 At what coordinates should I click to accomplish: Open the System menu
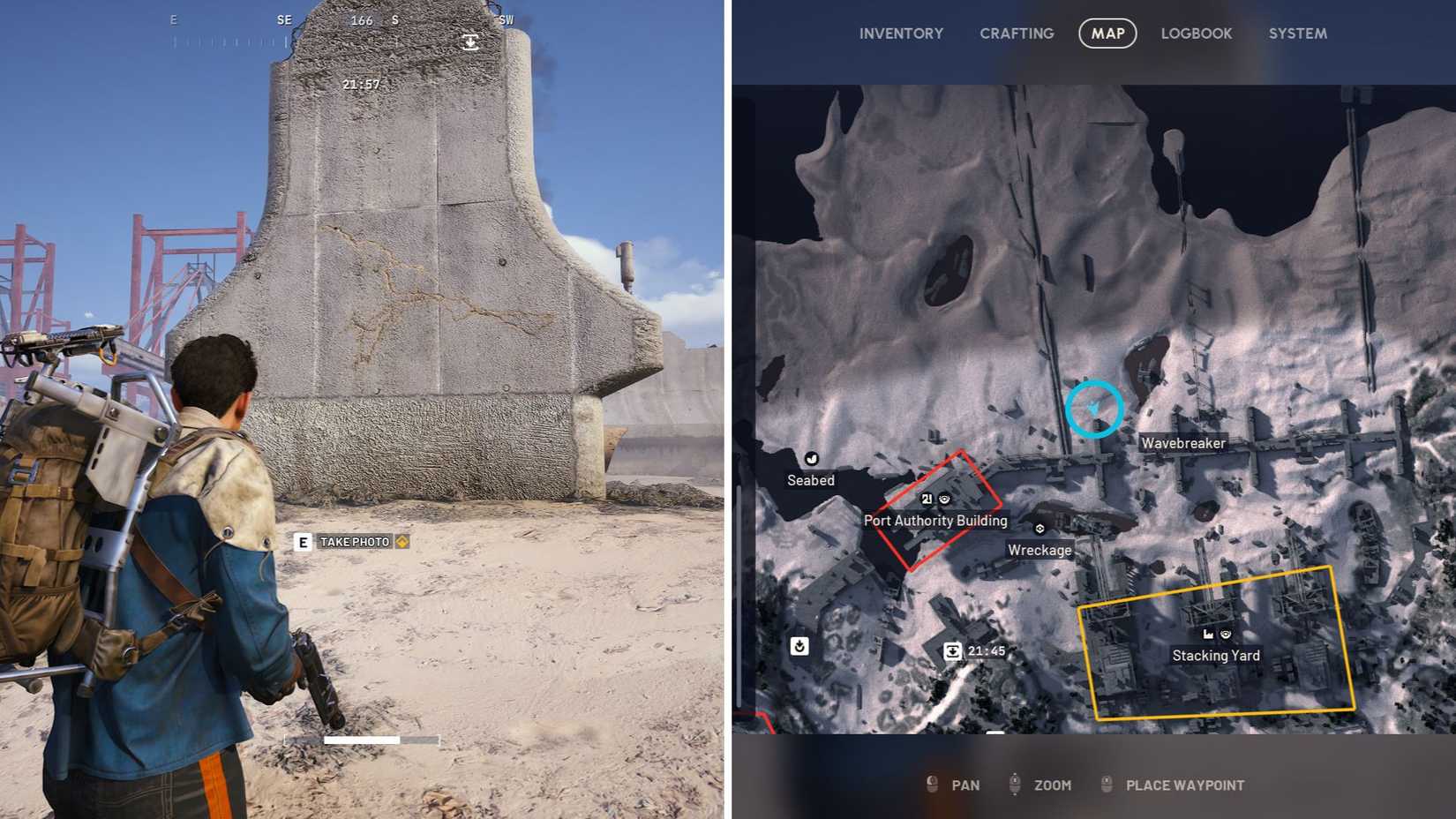1296,34
